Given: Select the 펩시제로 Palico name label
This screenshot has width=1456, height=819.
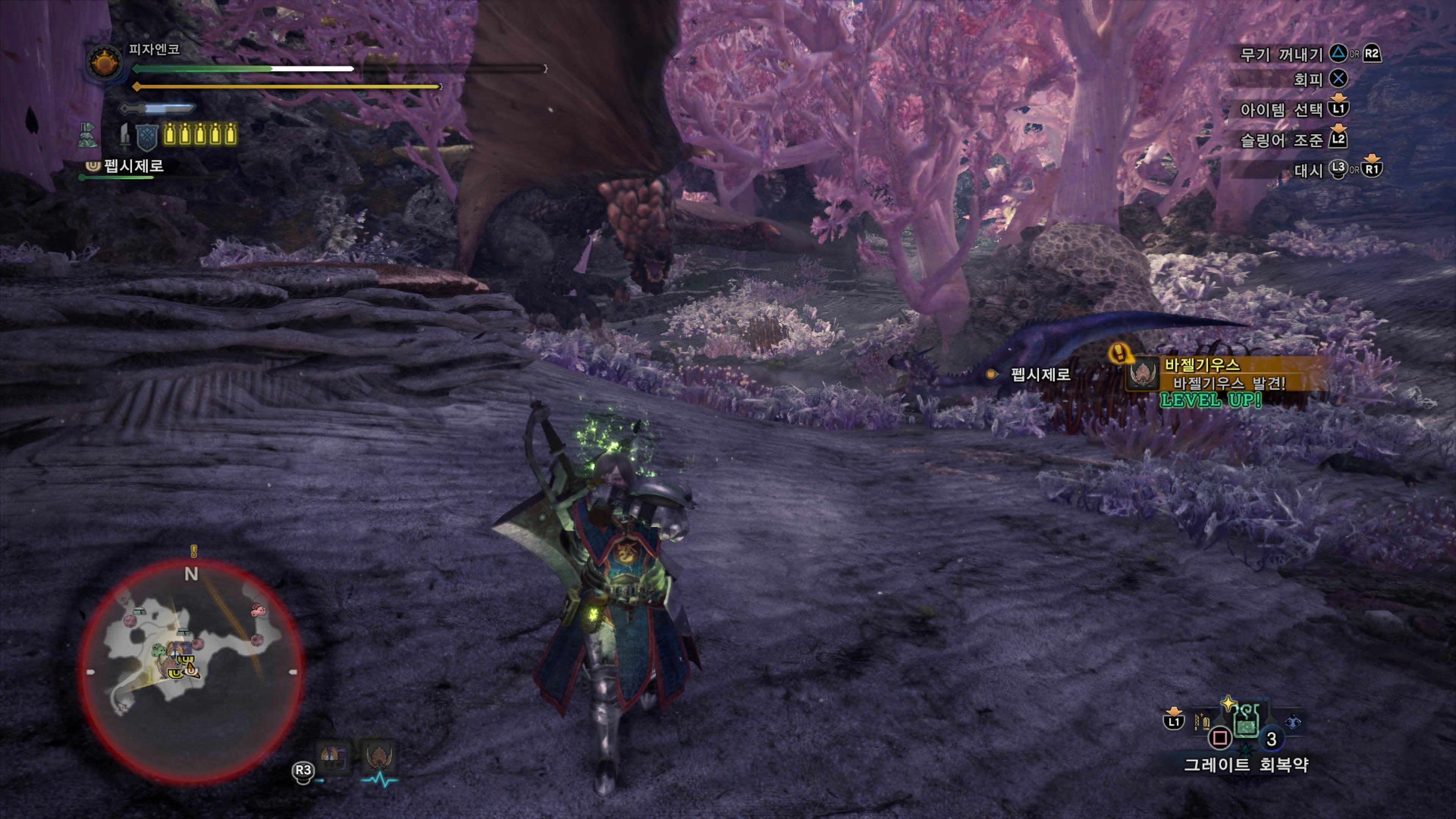Looking at the screenshot, I should click(133, 166).
